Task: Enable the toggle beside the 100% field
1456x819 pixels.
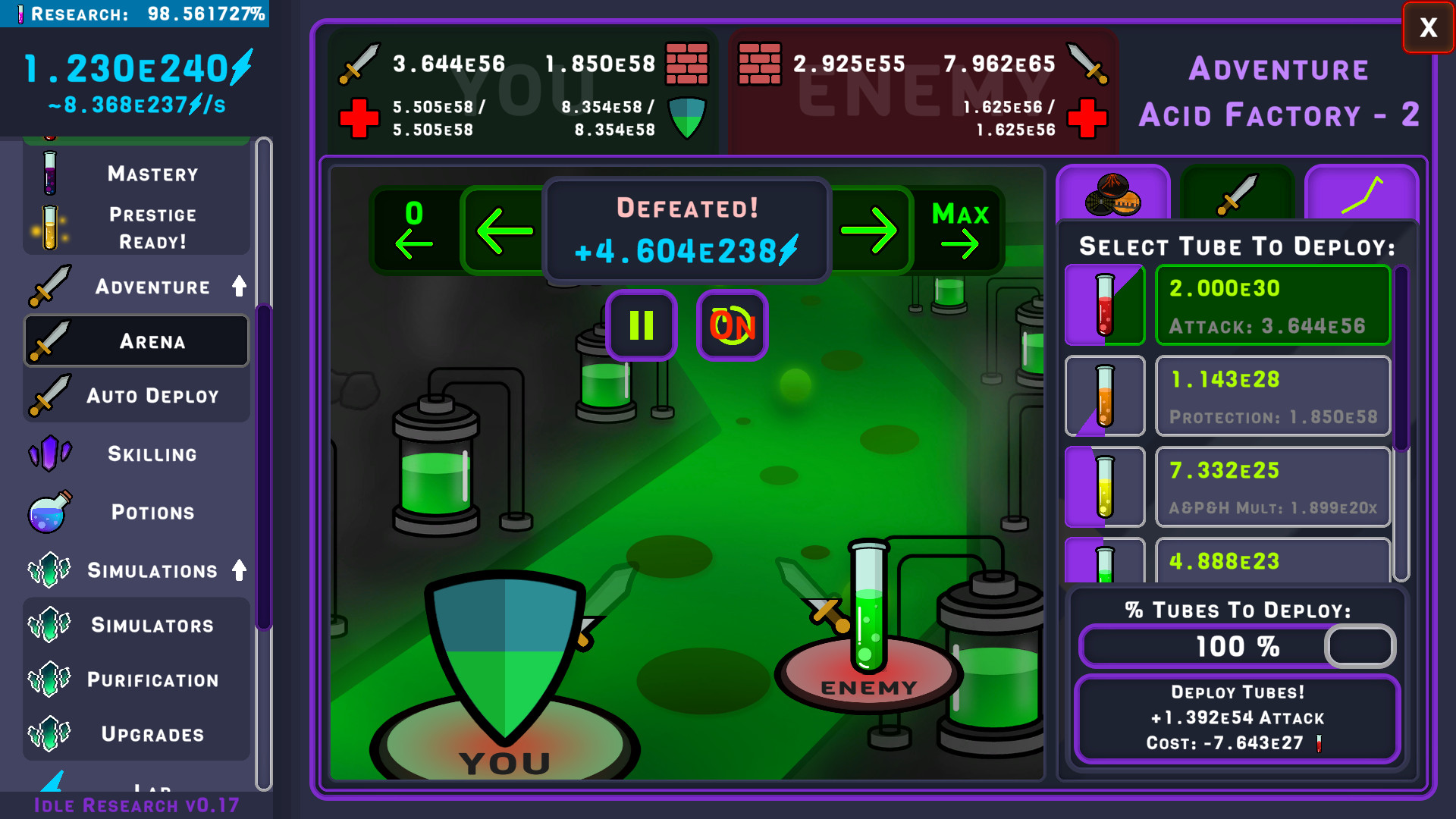Action: (1359, 646)
